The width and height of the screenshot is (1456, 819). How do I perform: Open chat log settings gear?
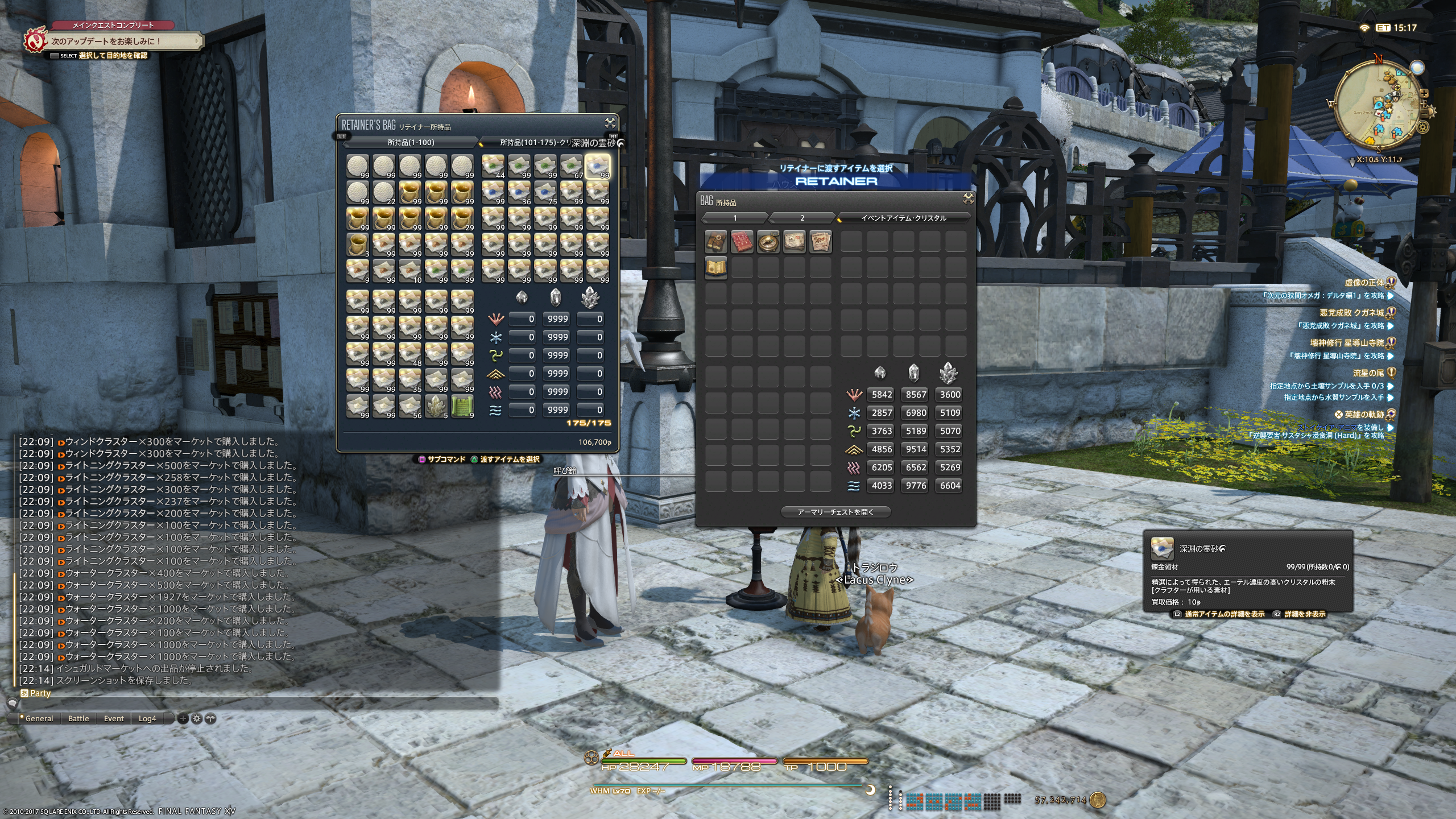(197, 718)
